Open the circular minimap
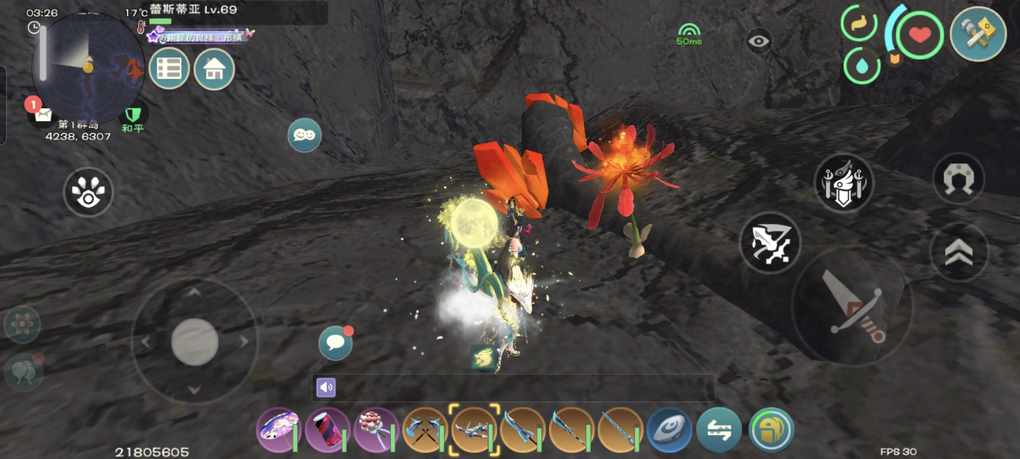The image size is (1020, 459). point(88,62)
